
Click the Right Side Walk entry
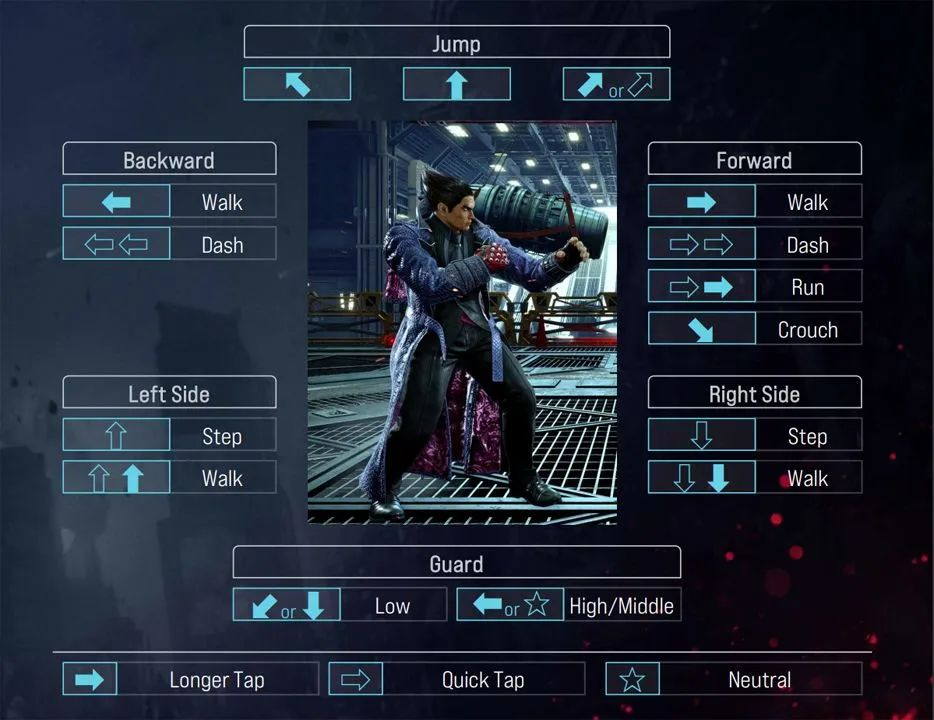754,478
